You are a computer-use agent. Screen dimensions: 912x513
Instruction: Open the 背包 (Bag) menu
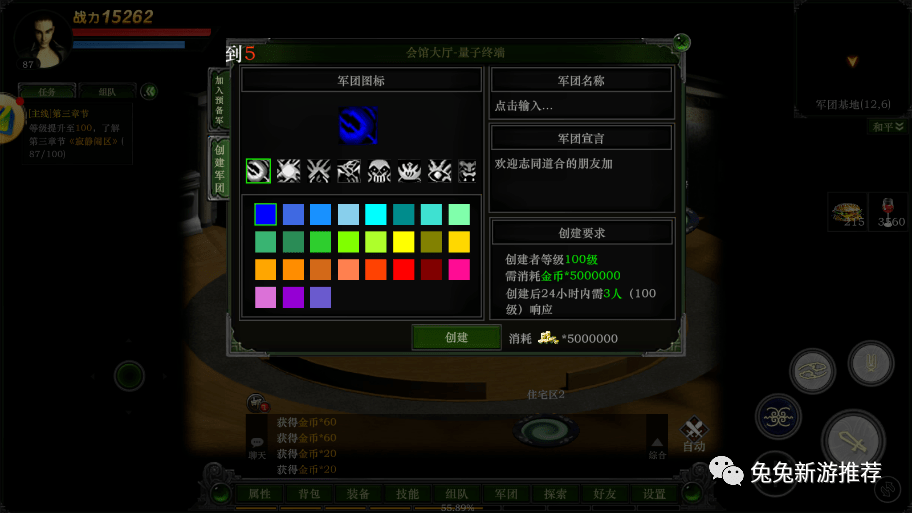[308, 494]
